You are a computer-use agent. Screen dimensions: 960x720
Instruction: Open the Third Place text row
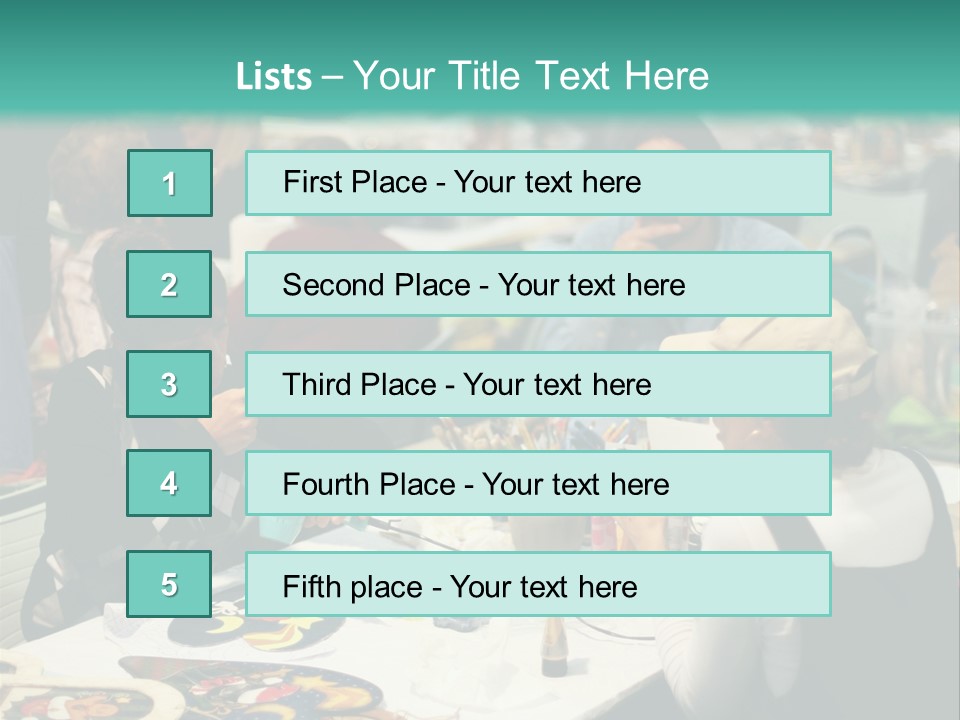point(538,384)
